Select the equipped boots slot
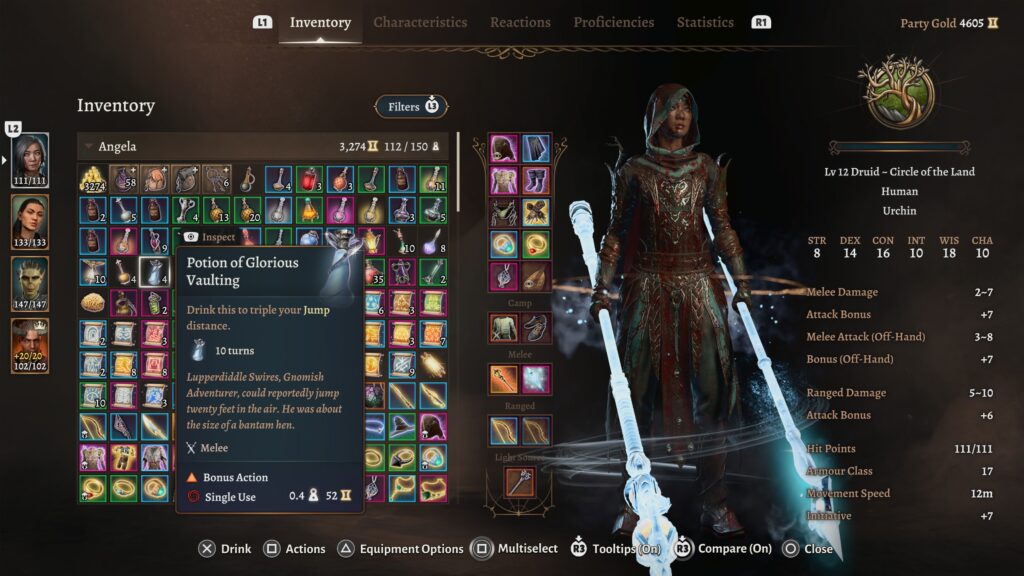The height and width of the screenshot is (576, 1024). 535,181
